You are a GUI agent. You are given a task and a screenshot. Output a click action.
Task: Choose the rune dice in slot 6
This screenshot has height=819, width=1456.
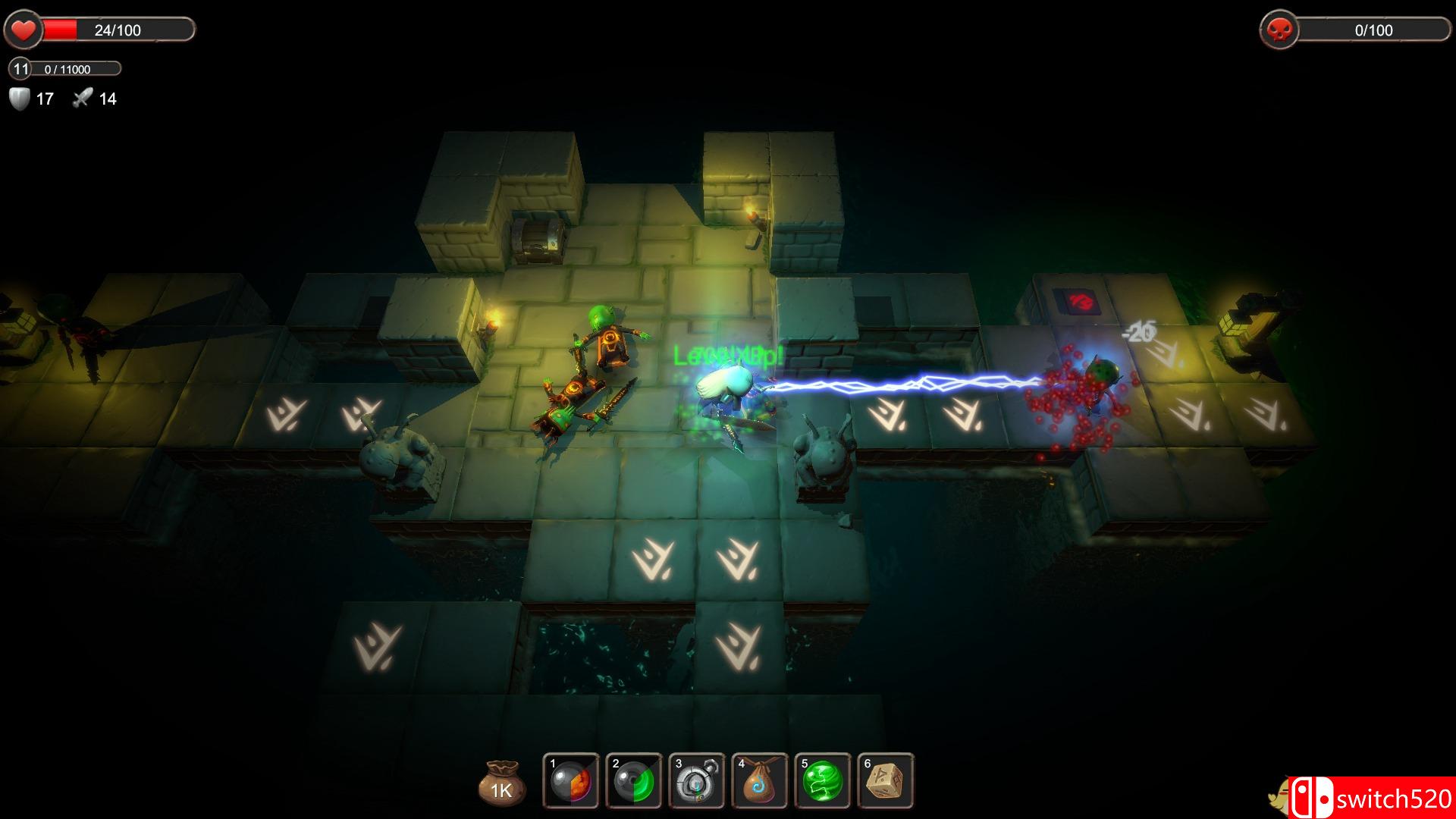886,782
